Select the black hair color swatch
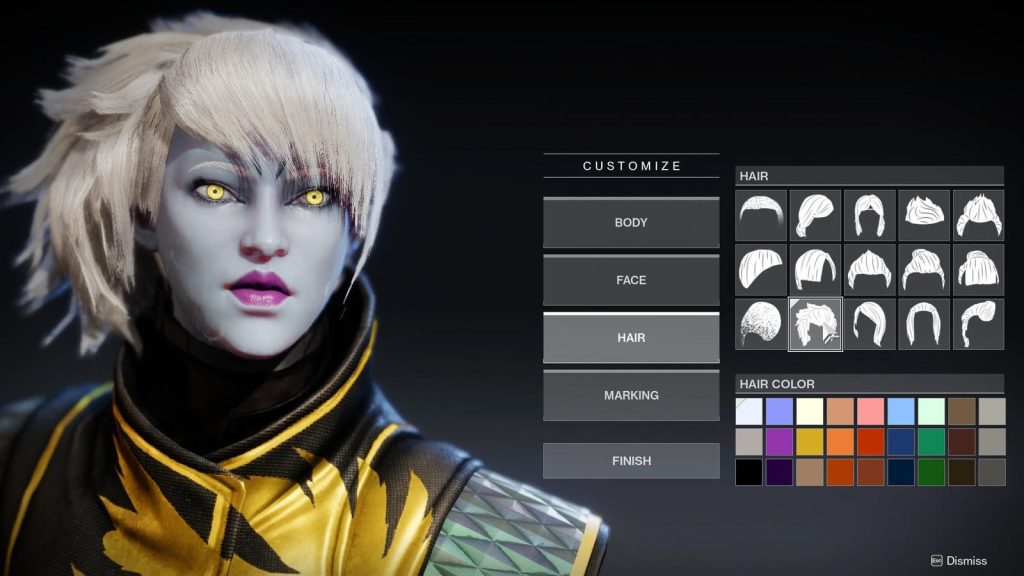The width and height of the screenshot is (1024, 576). click(748, 472)
